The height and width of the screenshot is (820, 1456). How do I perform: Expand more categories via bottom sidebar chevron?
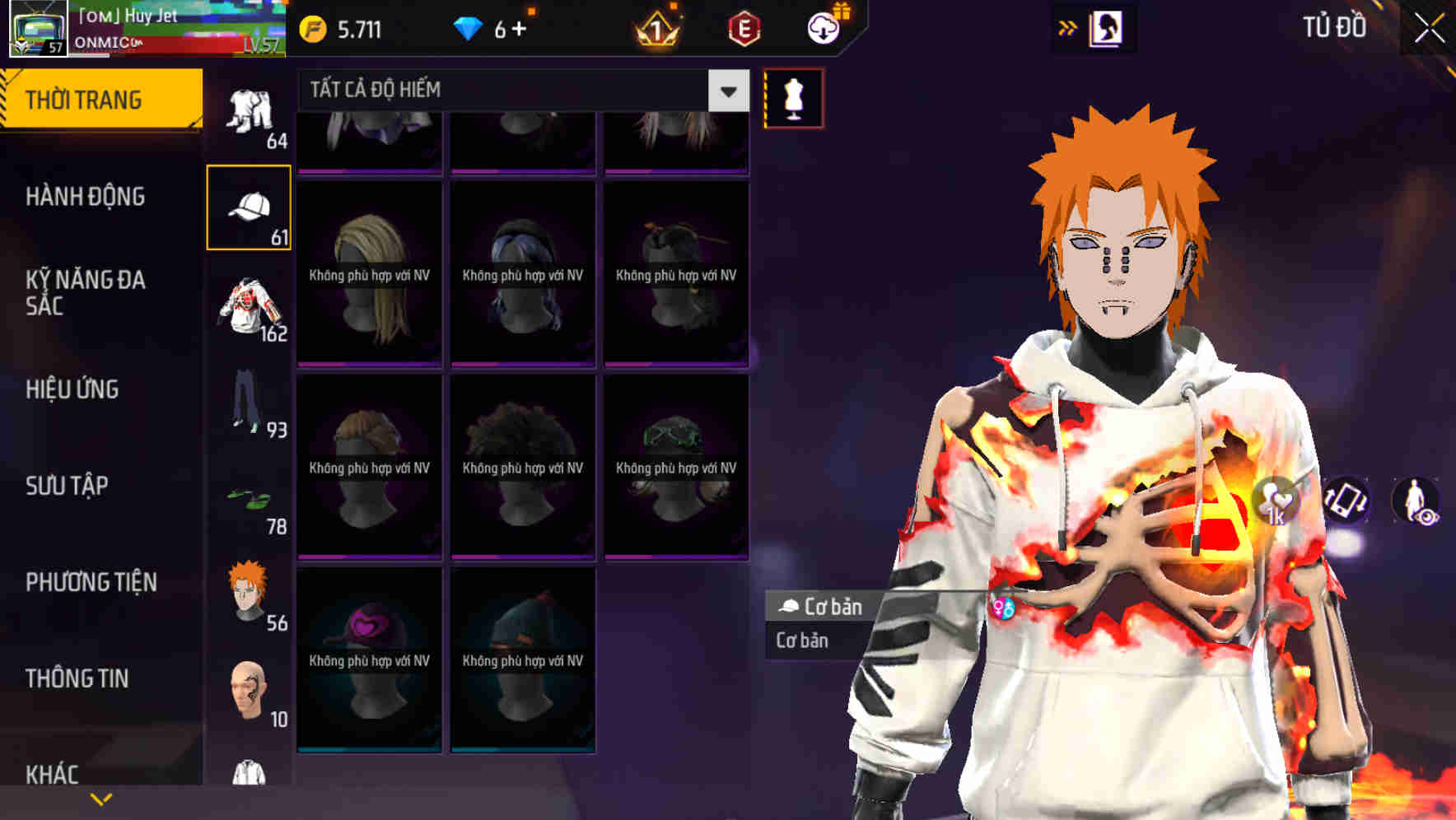click(x=99, y=799)
